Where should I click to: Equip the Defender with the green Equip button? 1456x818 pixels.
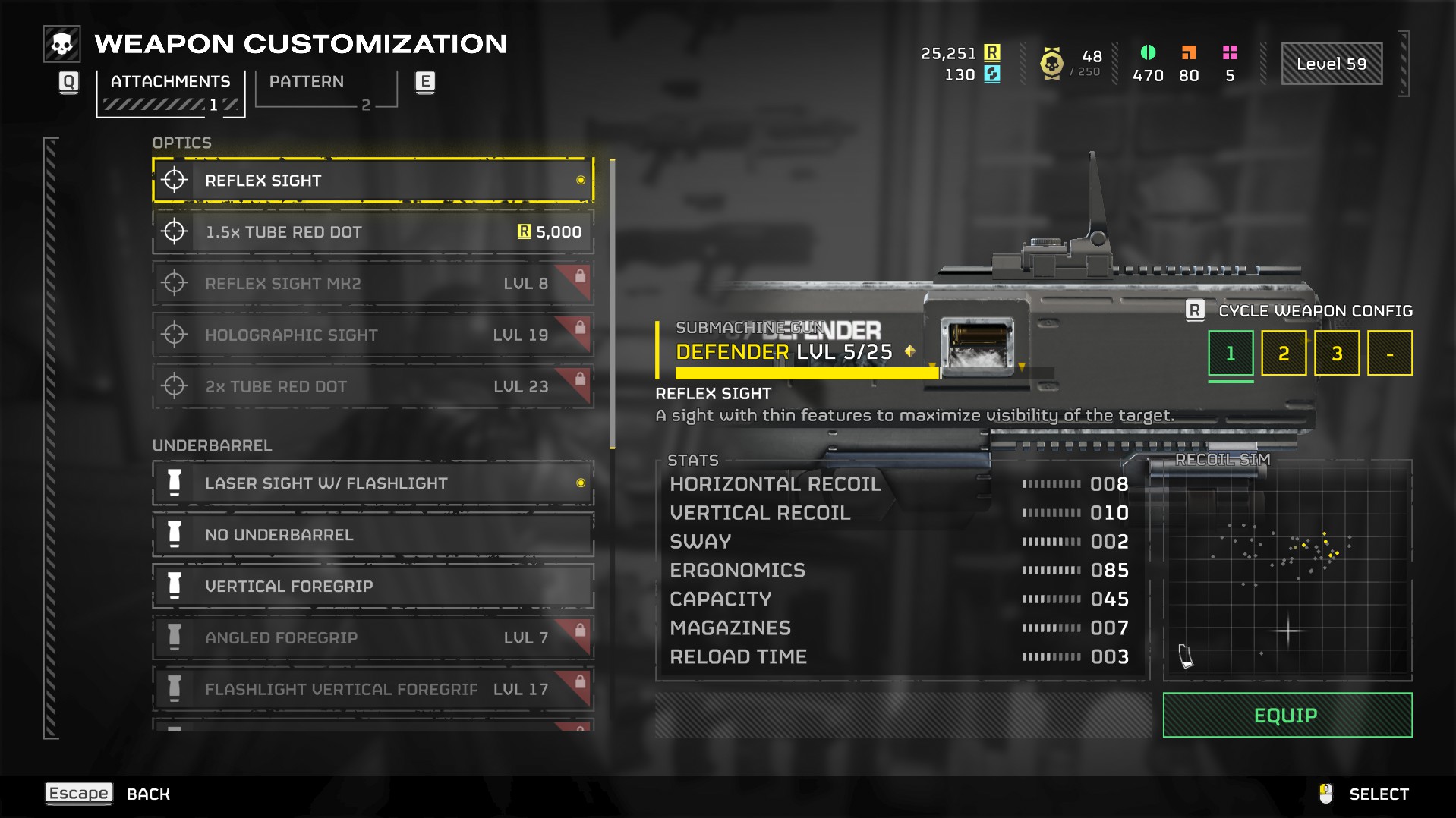pos(1287,716)
